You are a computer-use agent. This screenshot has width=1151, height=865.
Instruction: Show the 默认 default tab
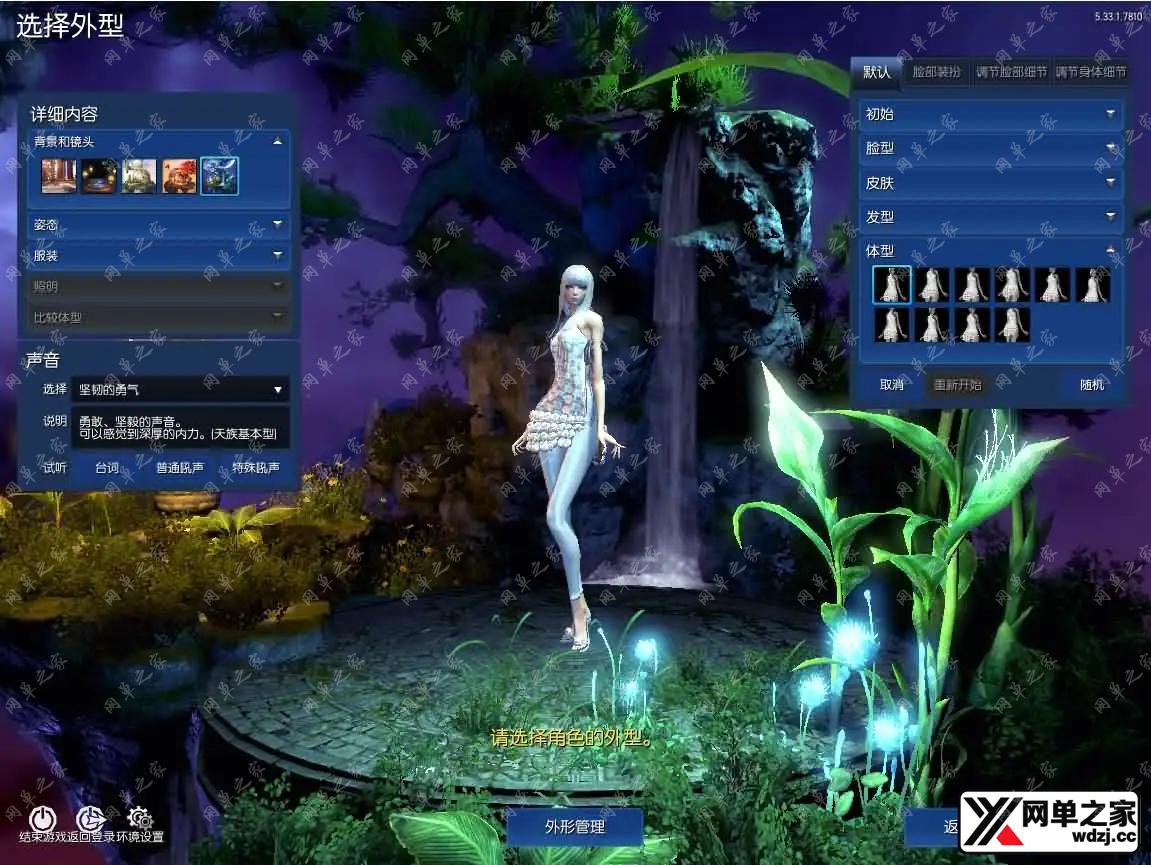tap(877, 72)
